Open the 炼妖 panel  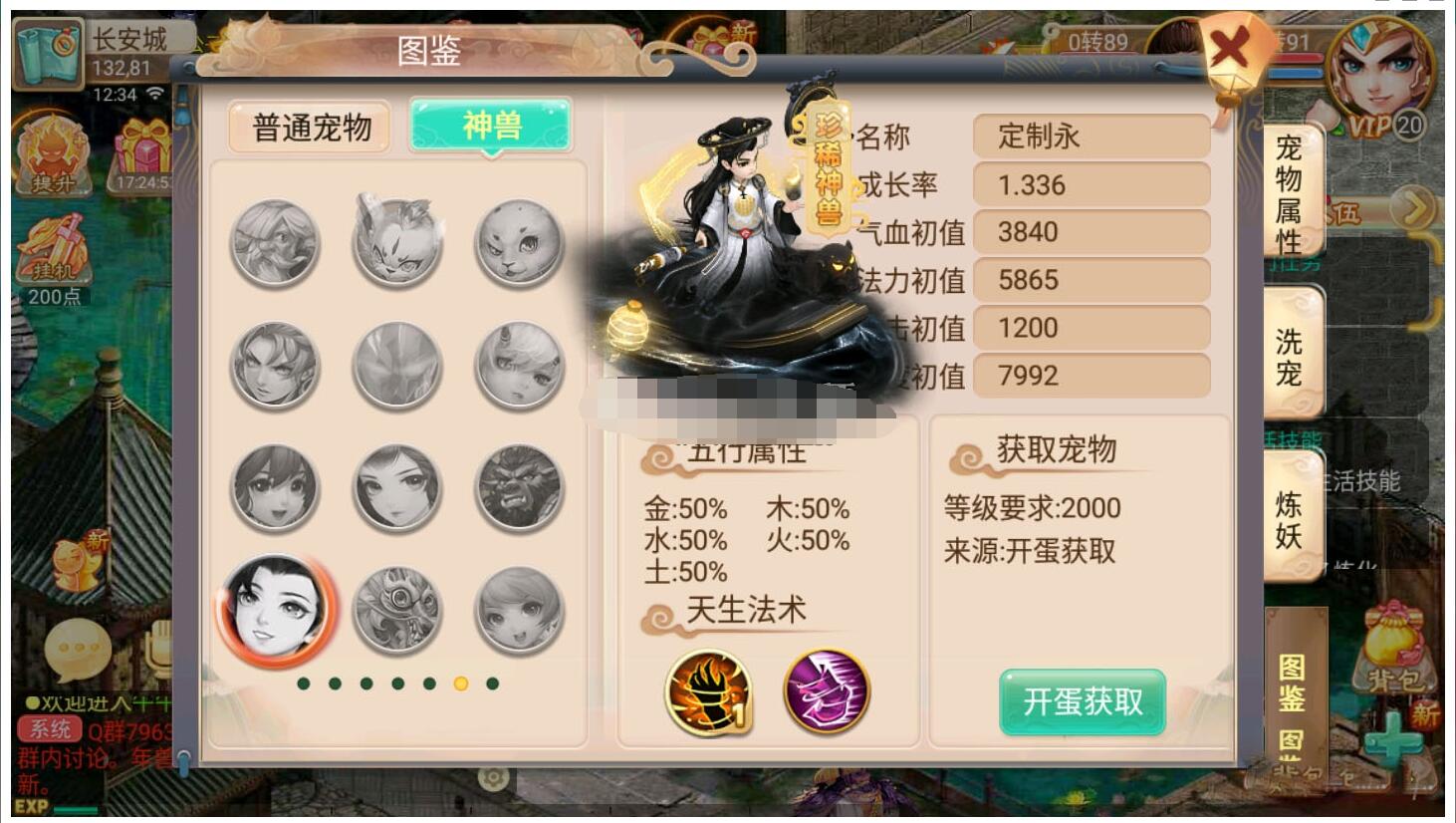pyautogui.click(x=1289, y=513)
